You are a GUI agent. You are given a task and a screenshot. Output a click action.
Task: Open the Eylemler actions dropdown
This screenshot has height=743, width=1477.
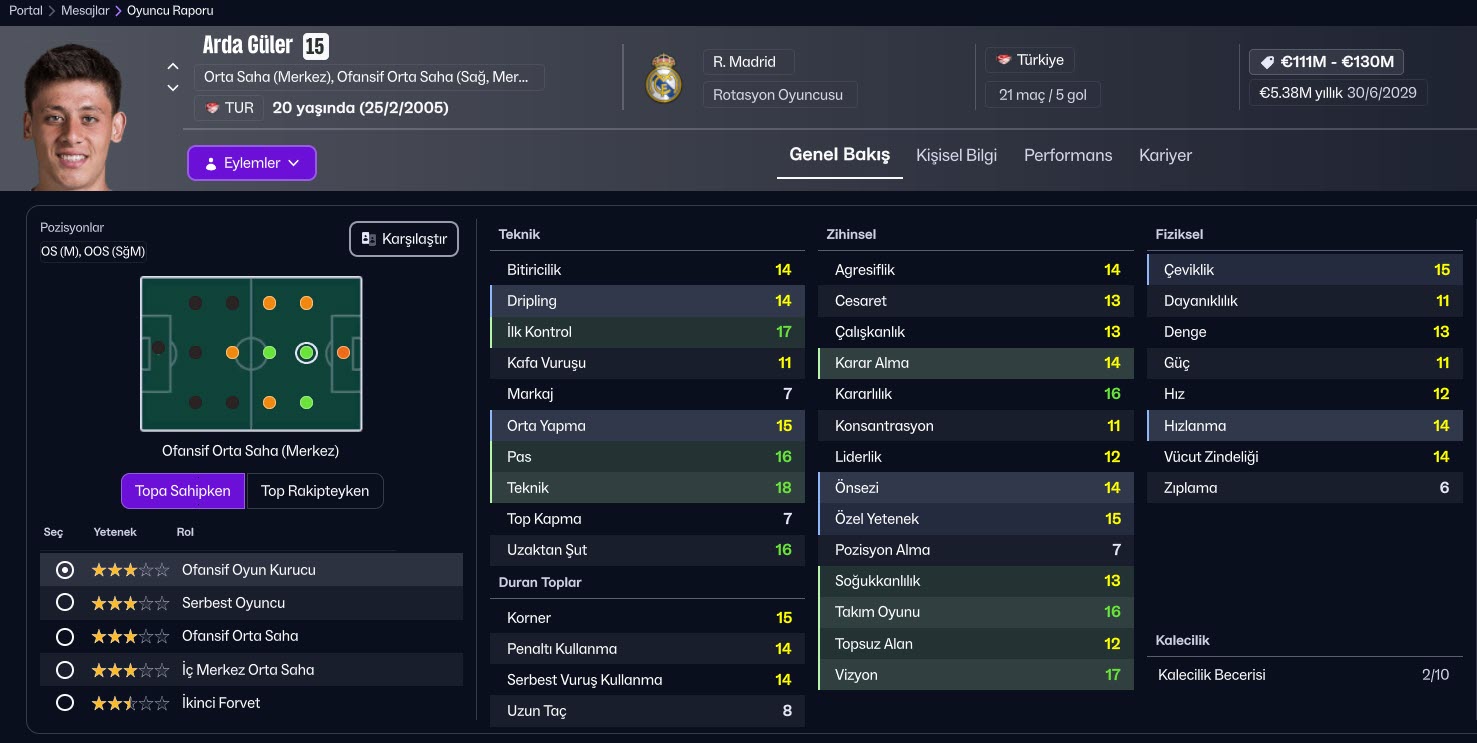point(251,163)
